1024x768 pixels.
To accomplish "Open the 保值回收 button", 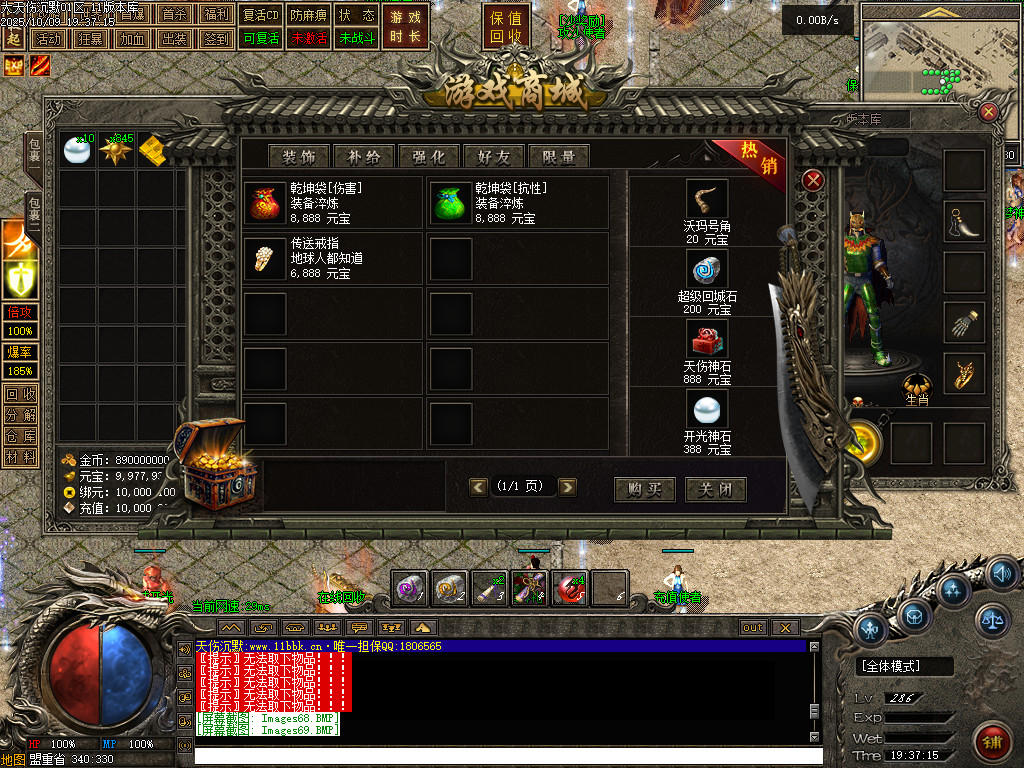I will tap(507, 29).
